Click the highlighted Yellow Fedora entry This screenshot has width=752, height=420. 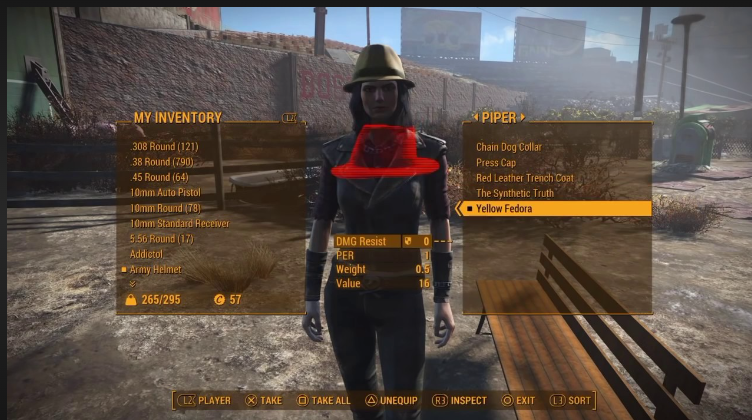(504, 209)
